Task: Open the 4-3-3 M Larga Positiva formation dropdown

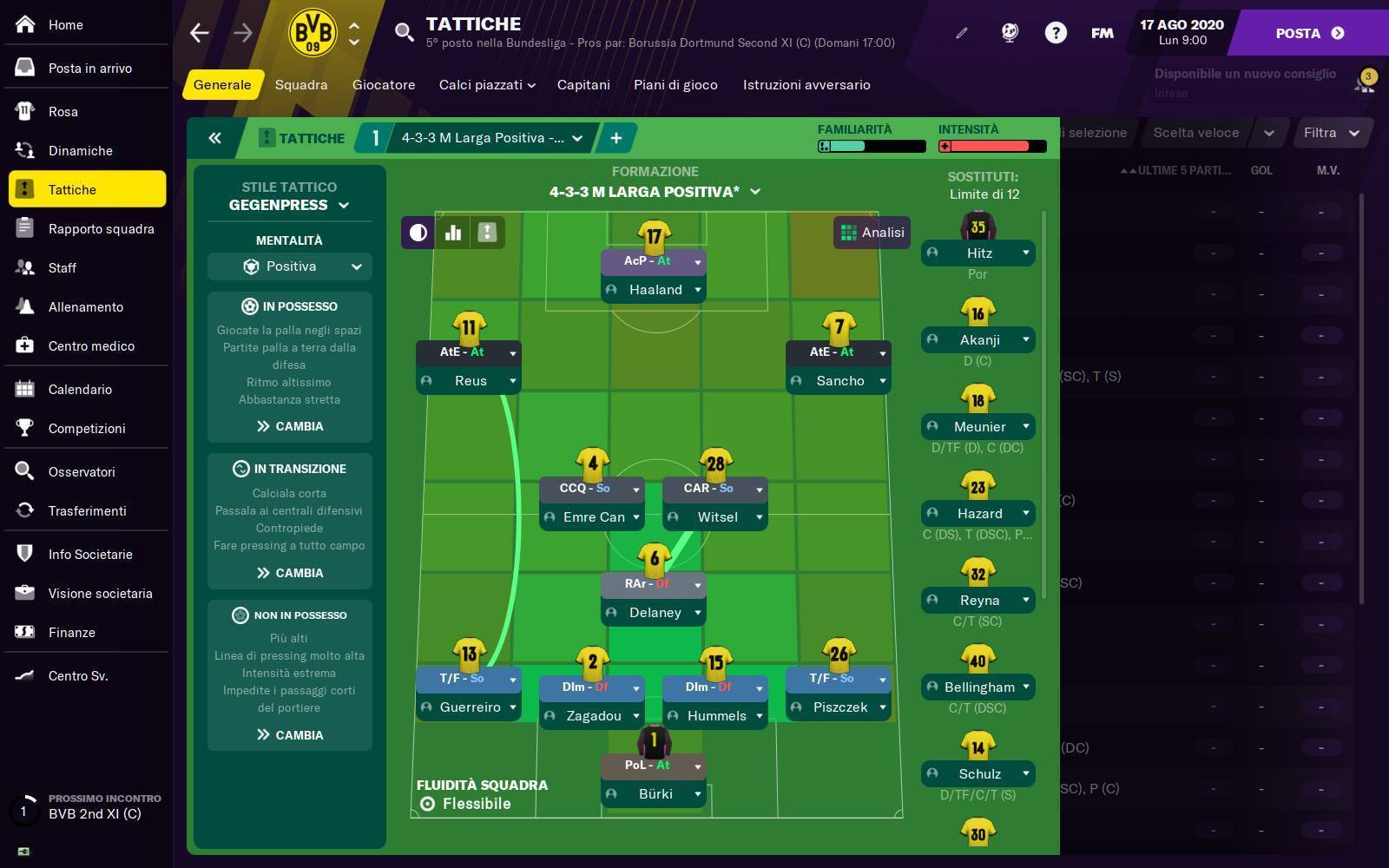Action: tap(489, 137)
